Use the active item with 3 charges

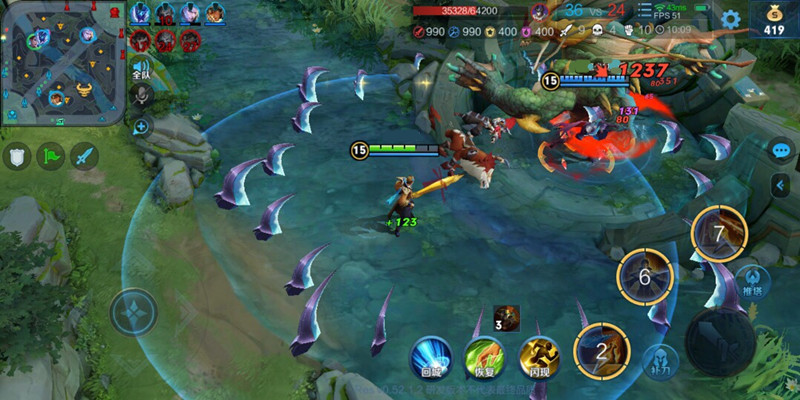(x=506, y=316)
